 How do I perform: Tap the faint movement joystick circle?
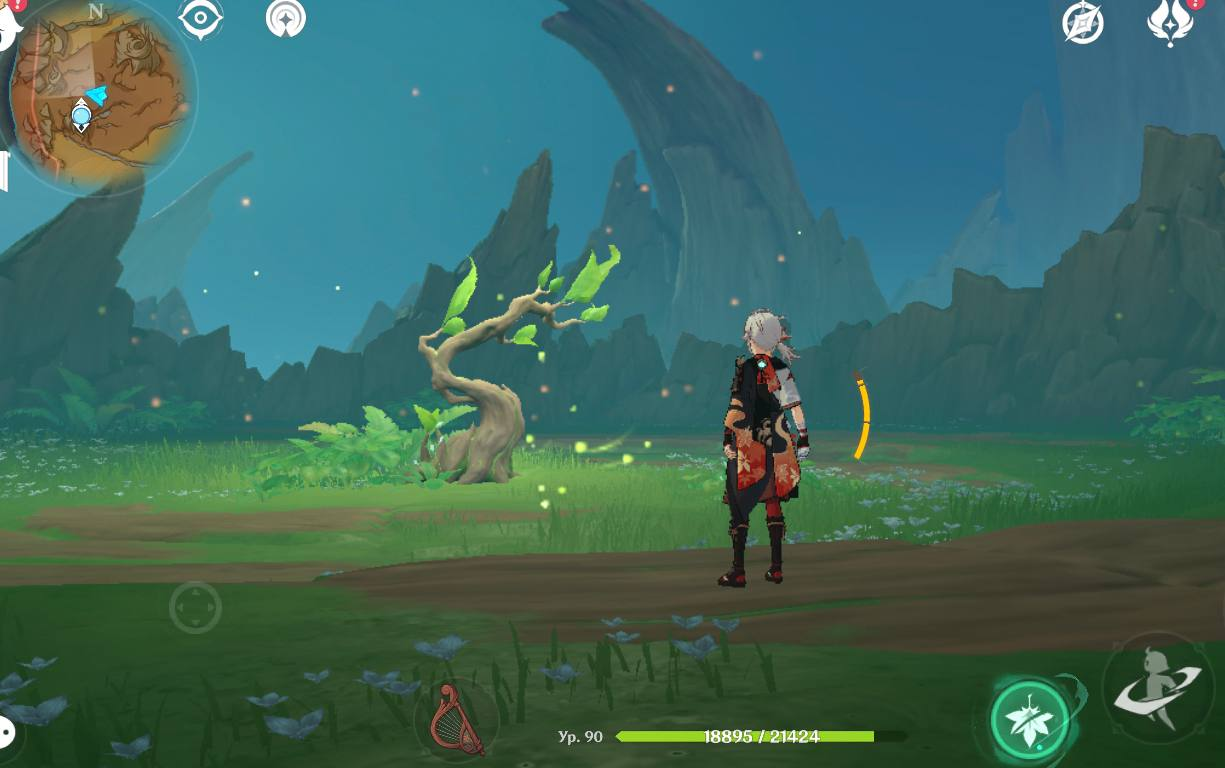(x=195, y=607)
